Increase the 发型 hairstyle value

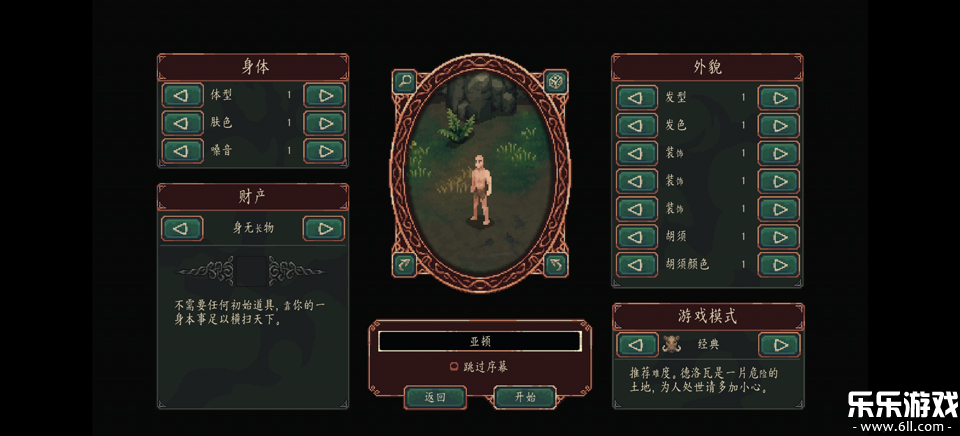click(778, 98)
